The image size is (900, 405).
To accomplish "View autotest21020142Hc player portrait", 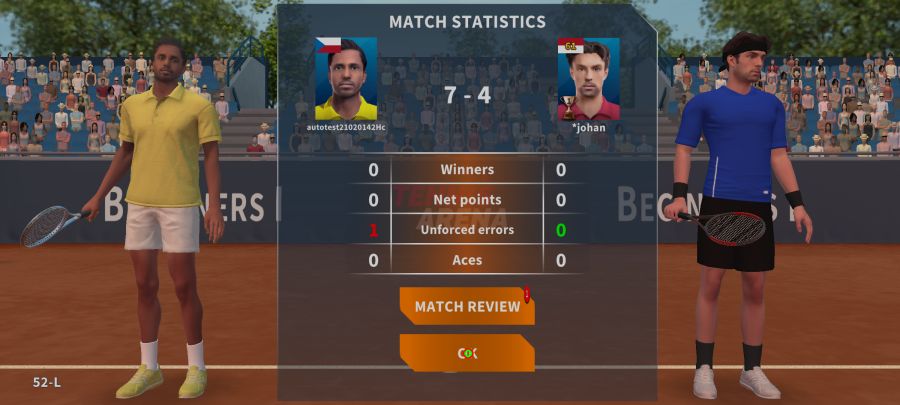I will pyautogui.click(x=346, y=79).
